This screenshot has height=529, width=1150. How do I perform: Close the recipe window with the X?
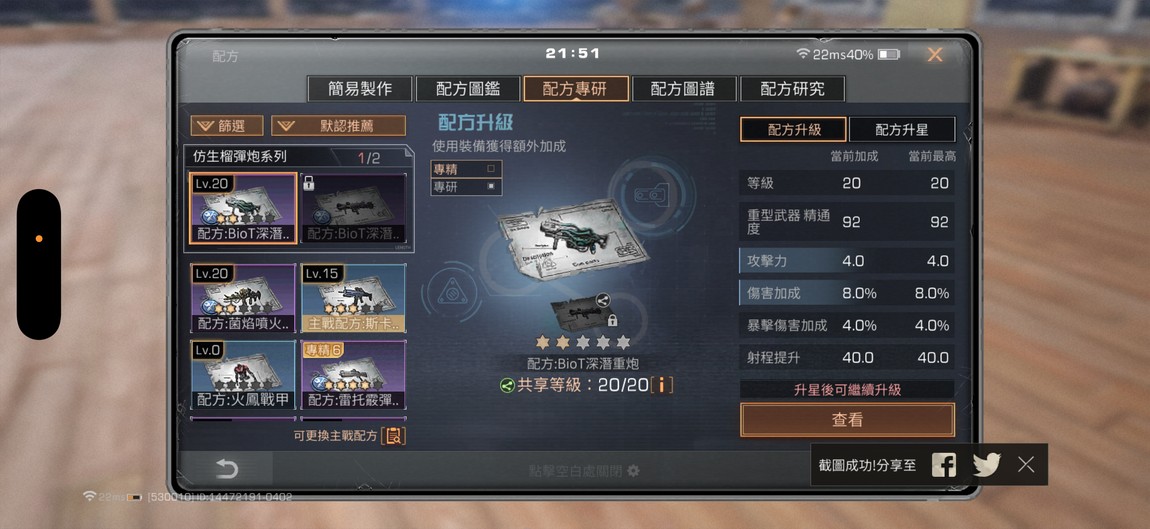point(934,55)
